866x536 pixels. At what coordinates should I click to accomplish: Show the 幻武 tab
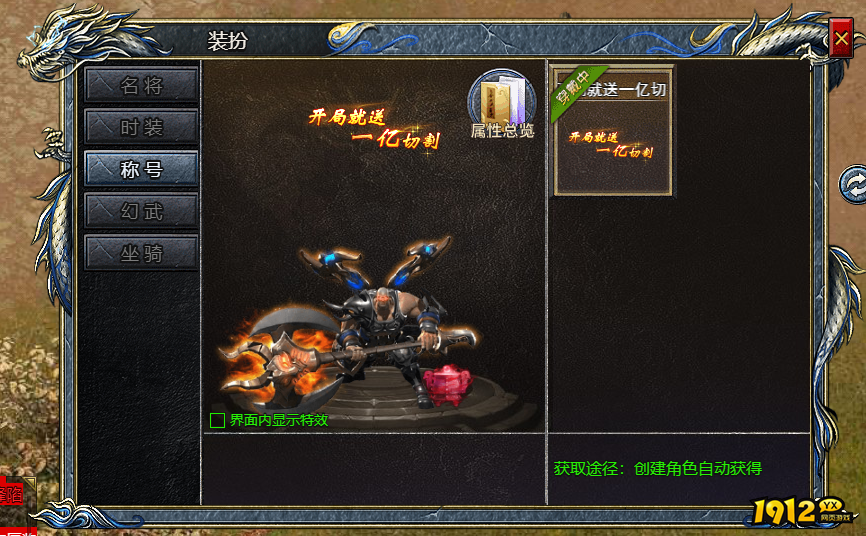tap(141, 211)
